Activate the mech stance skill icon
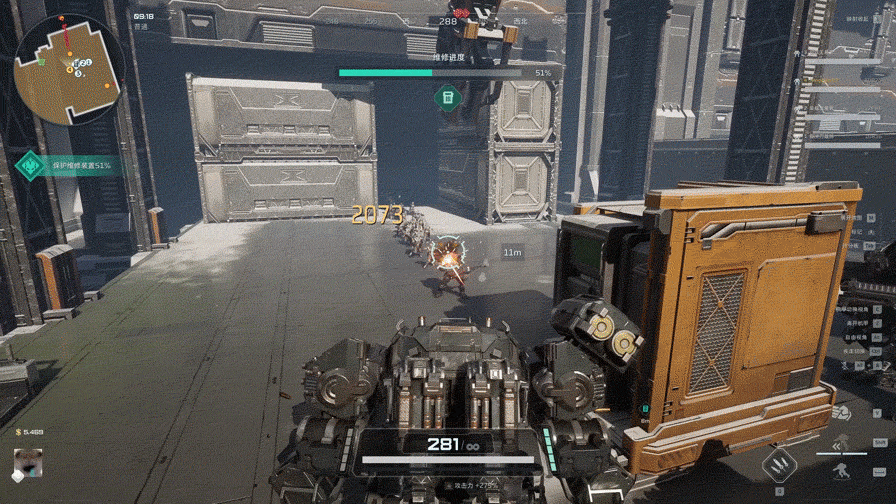This screenshot has width=896, height=504. (841, 469)
